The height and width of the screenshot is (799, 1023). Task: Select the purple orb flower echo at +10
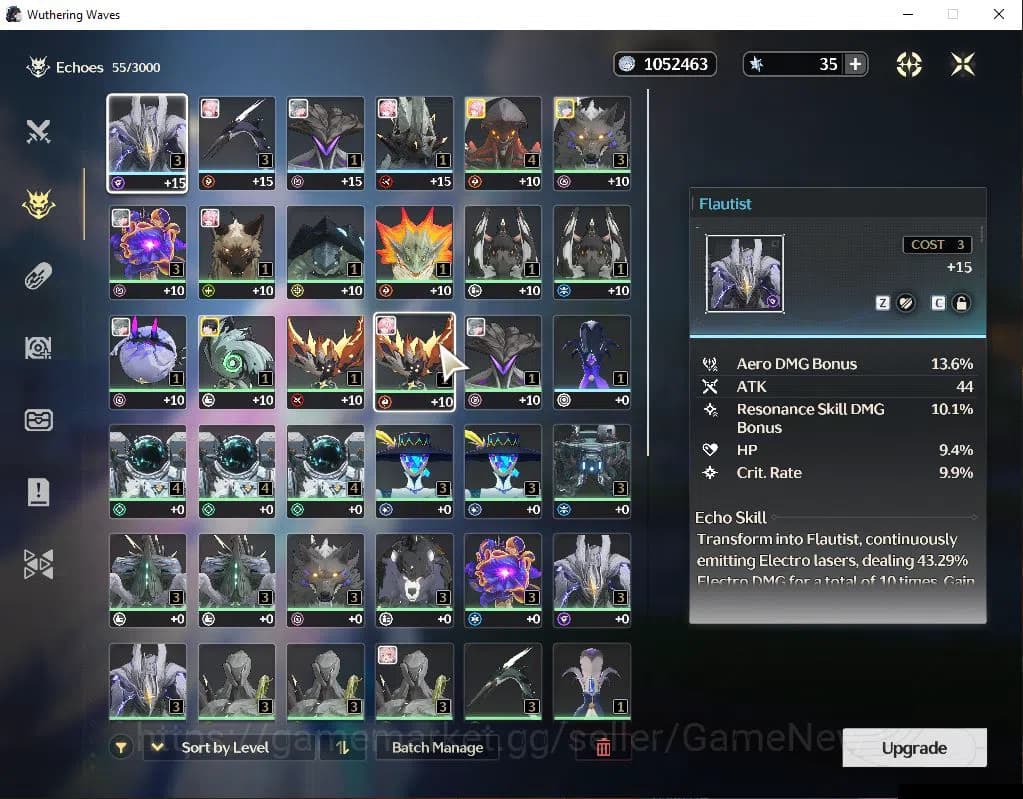point(147,252)
